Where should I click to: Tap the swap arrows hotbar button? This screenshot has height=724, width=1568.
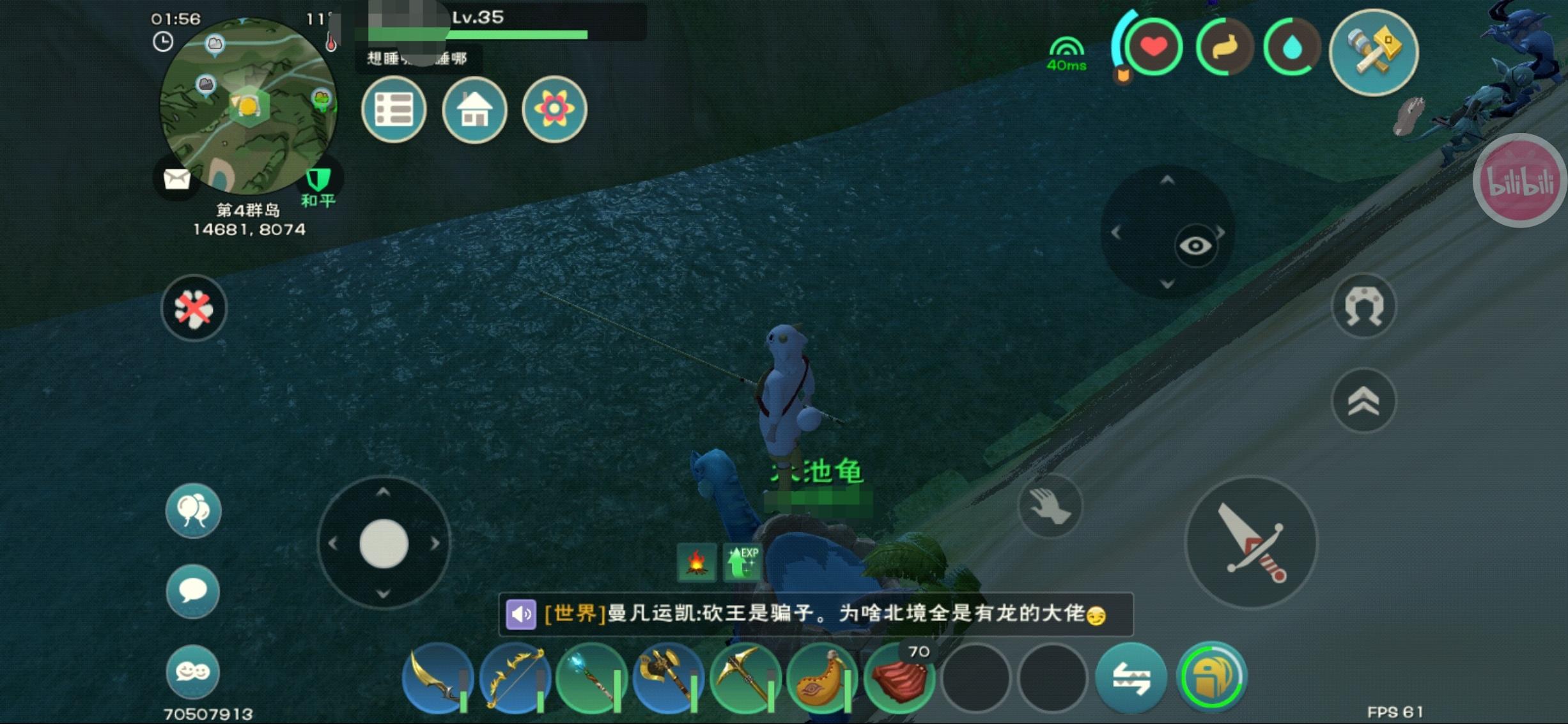(1131, 677)
